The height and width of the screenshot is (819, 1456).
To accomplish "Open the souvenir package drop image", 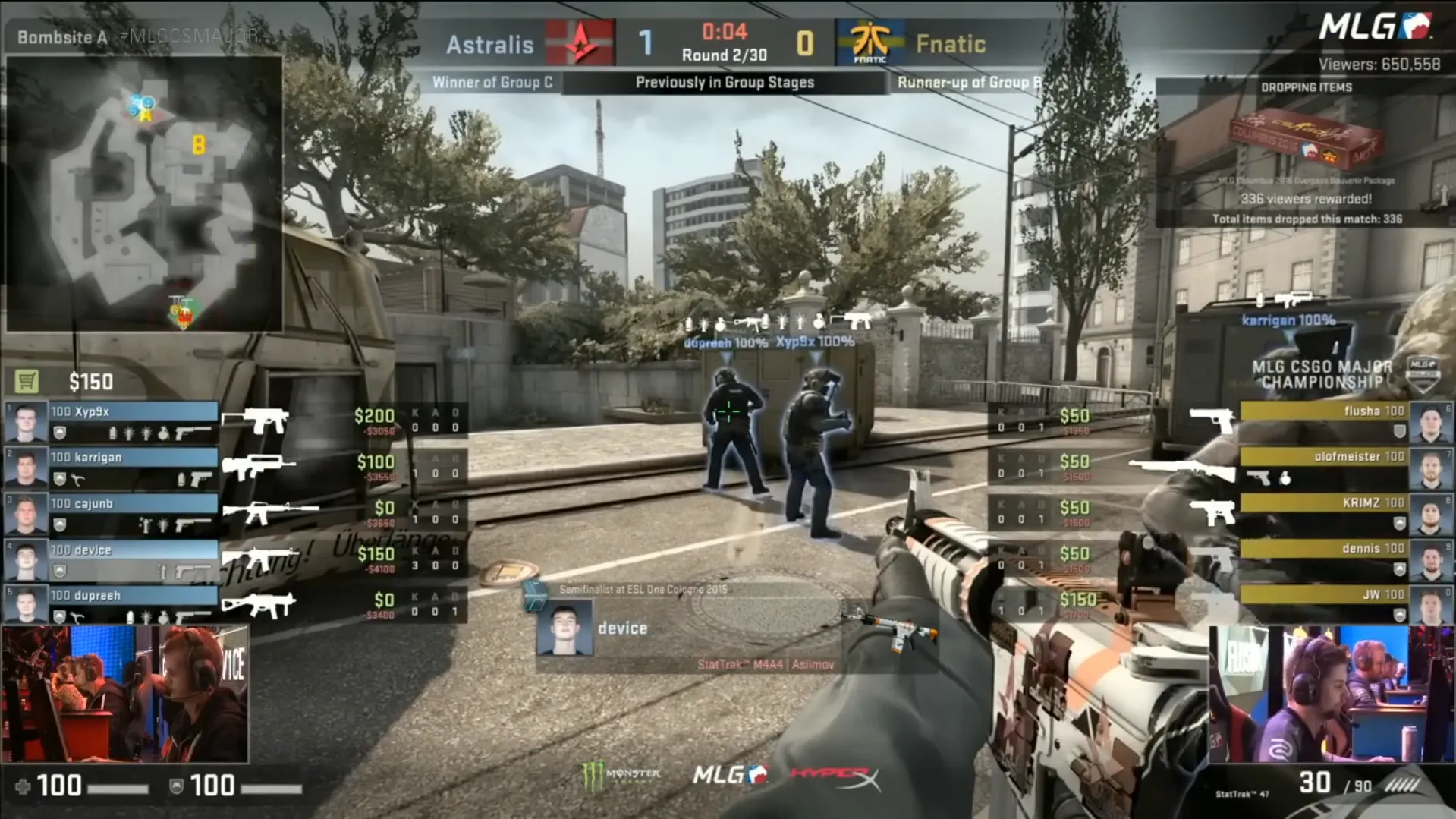I will tap(1305, 140).
